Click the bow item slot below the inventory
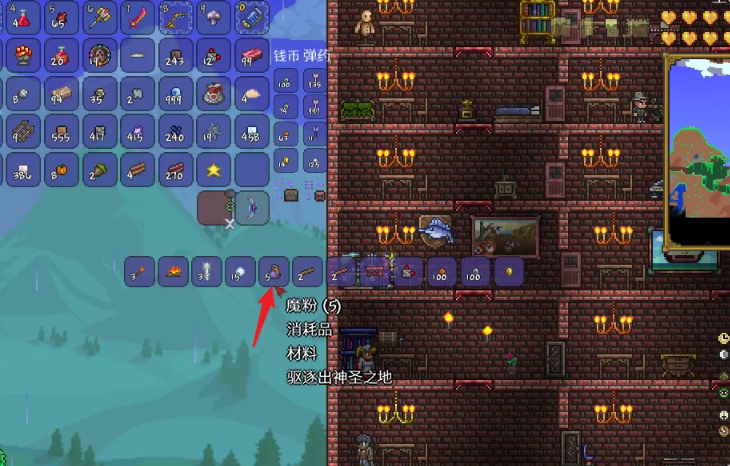 point(251,208)
